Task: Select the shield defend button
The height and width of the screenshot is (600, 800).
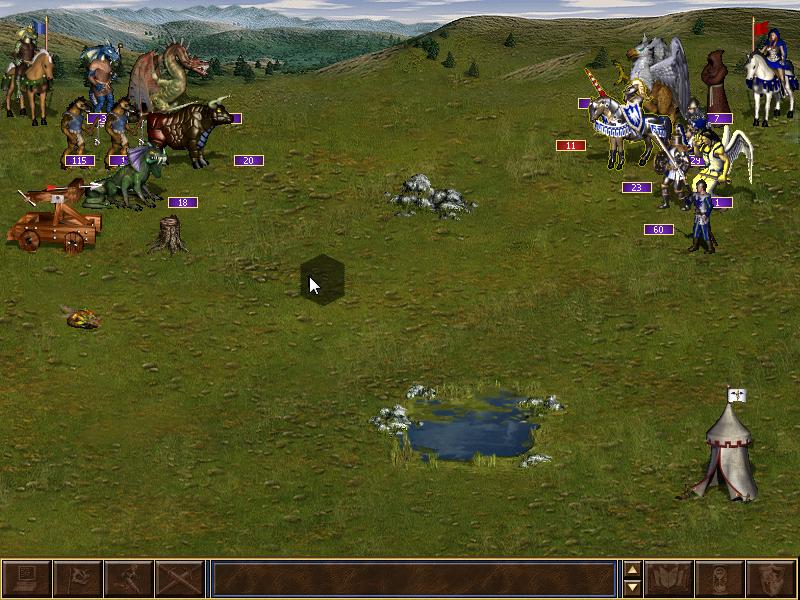Action: pos(771,579)
